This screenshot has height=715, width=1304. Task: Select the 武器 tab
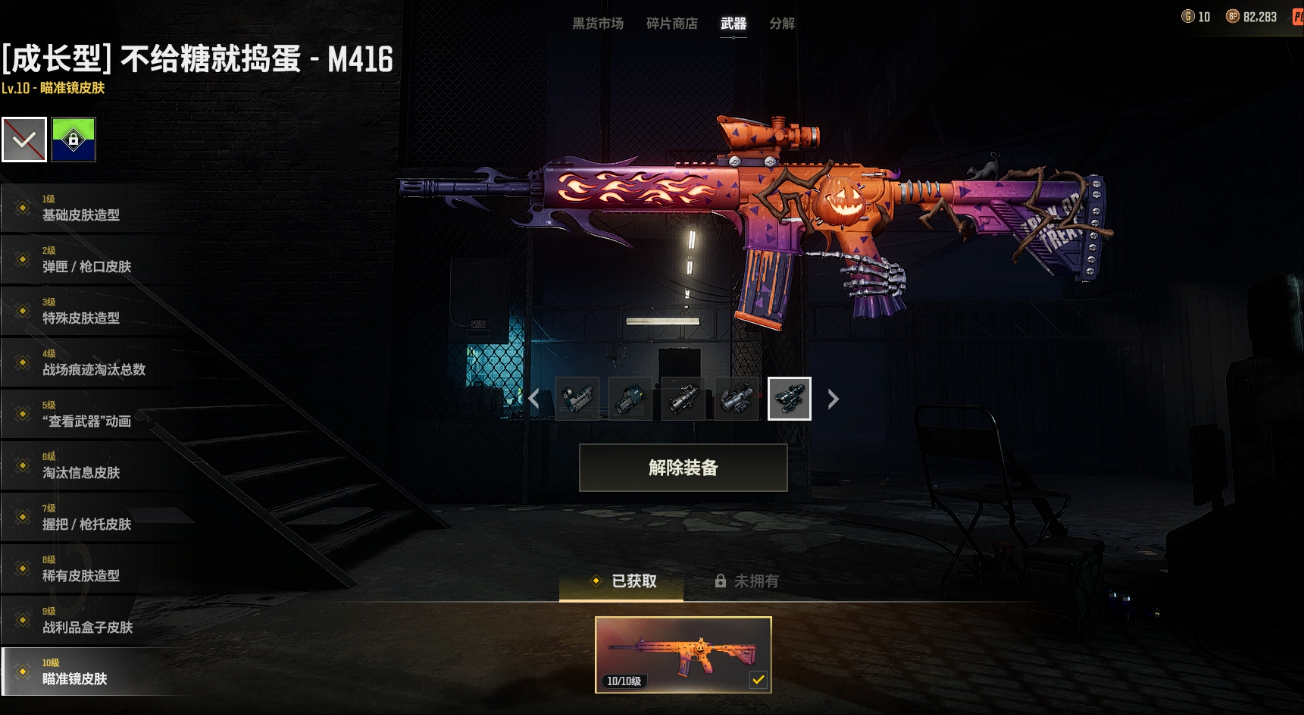coord(733,23)
